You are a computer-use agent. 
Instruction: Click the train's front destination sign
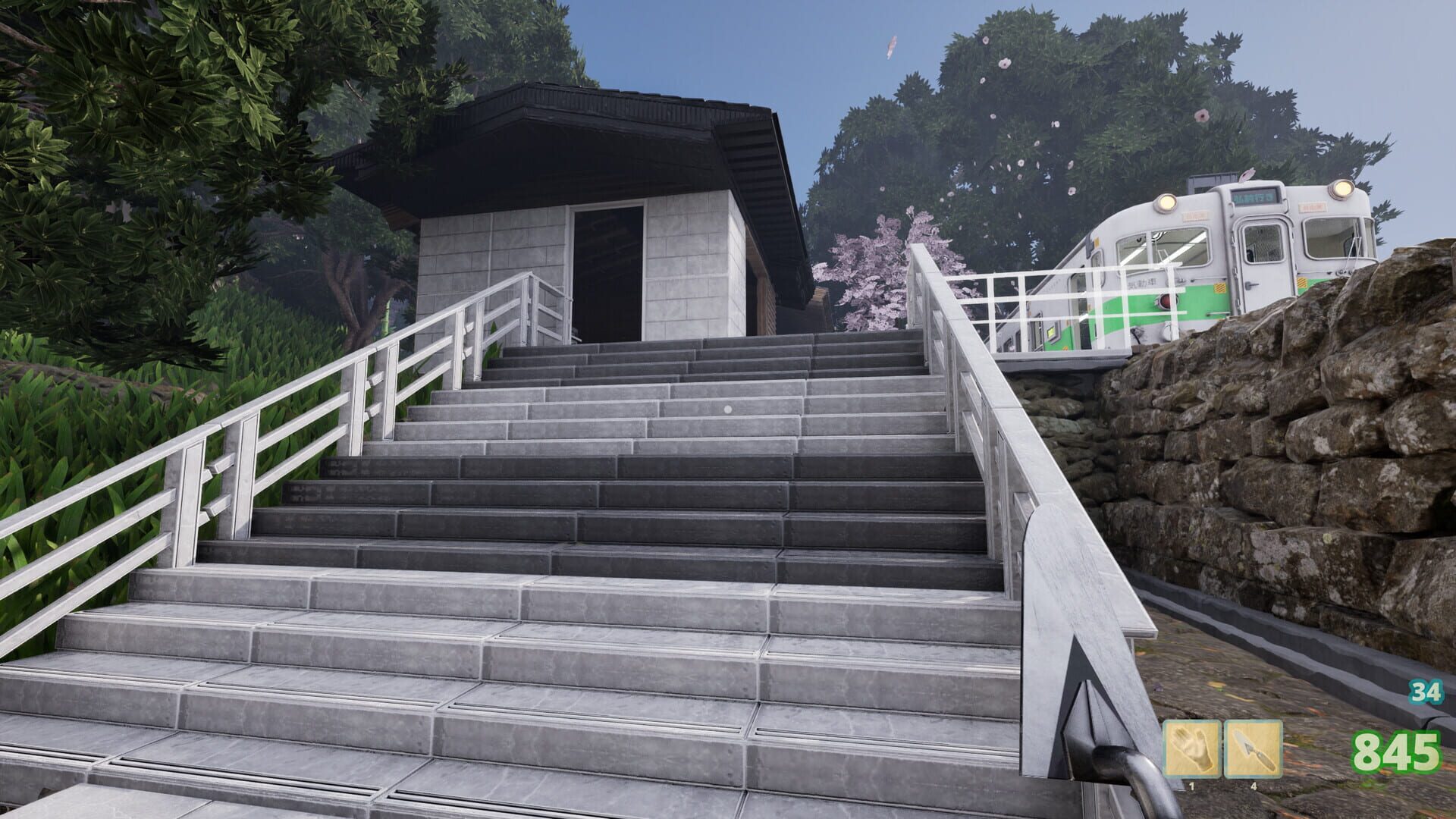(1255, 197)
